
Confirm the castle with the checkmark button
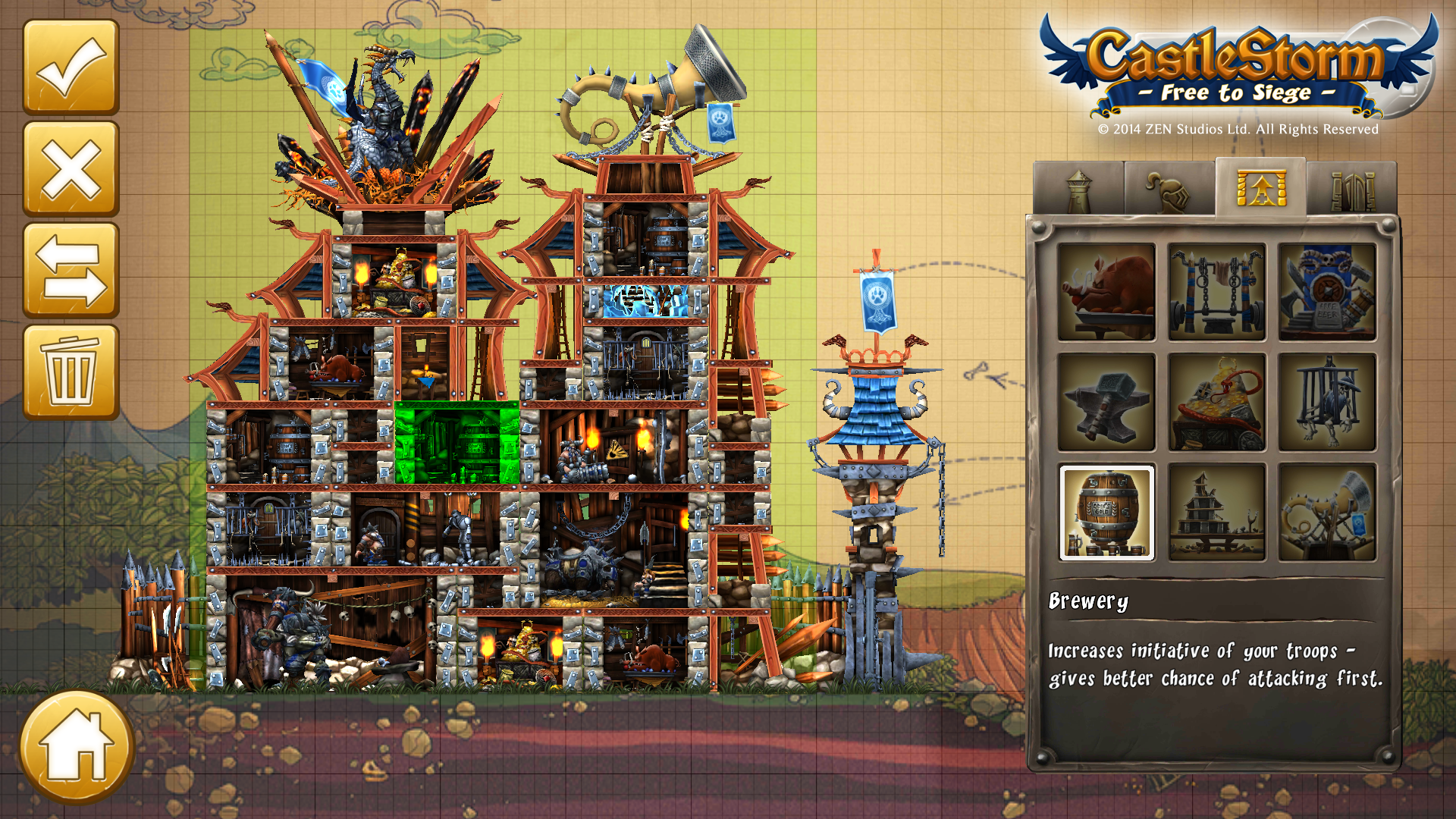click(71, 67)
